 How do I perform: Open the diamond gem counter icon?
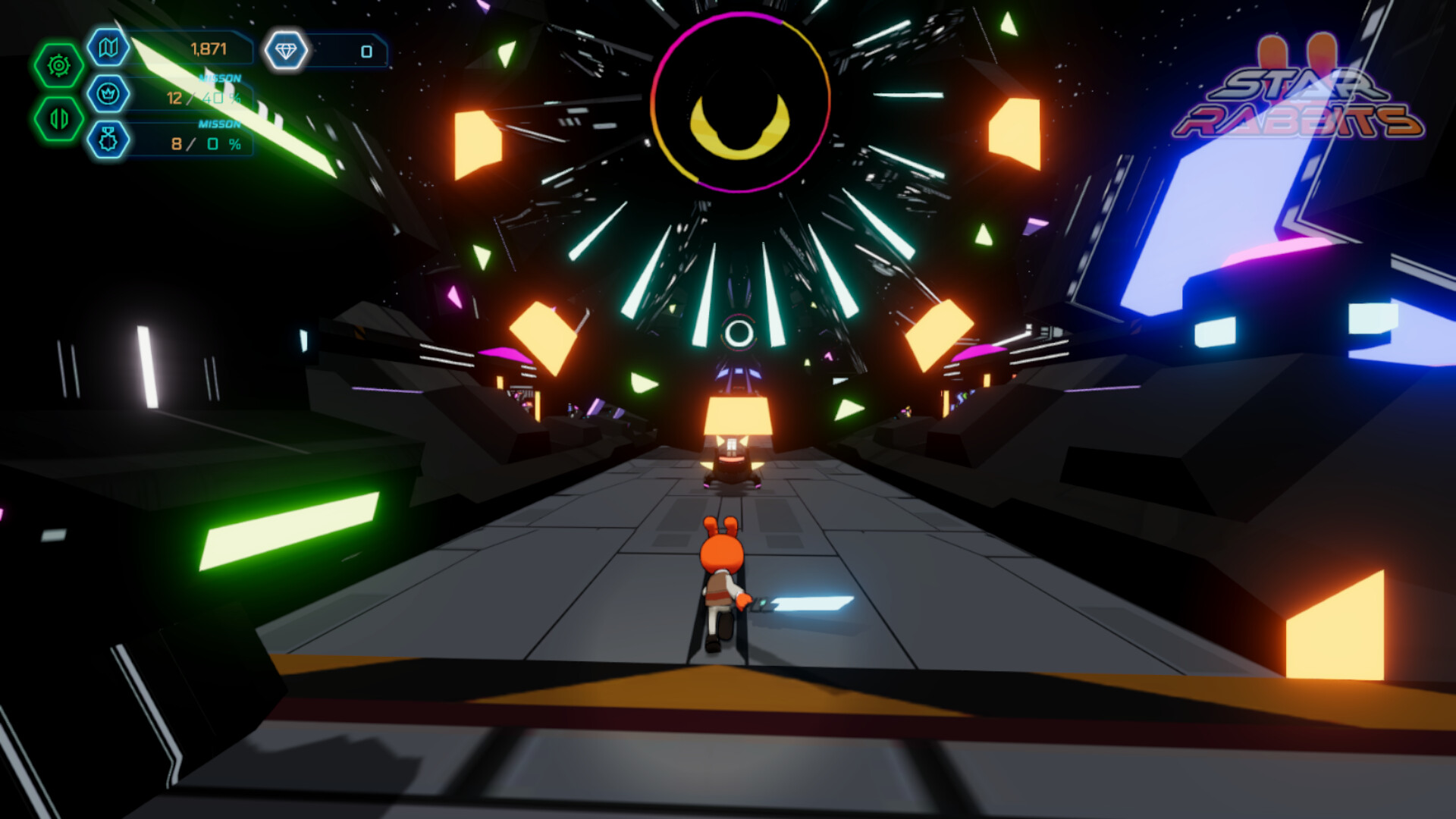click(x=287, y=49)
